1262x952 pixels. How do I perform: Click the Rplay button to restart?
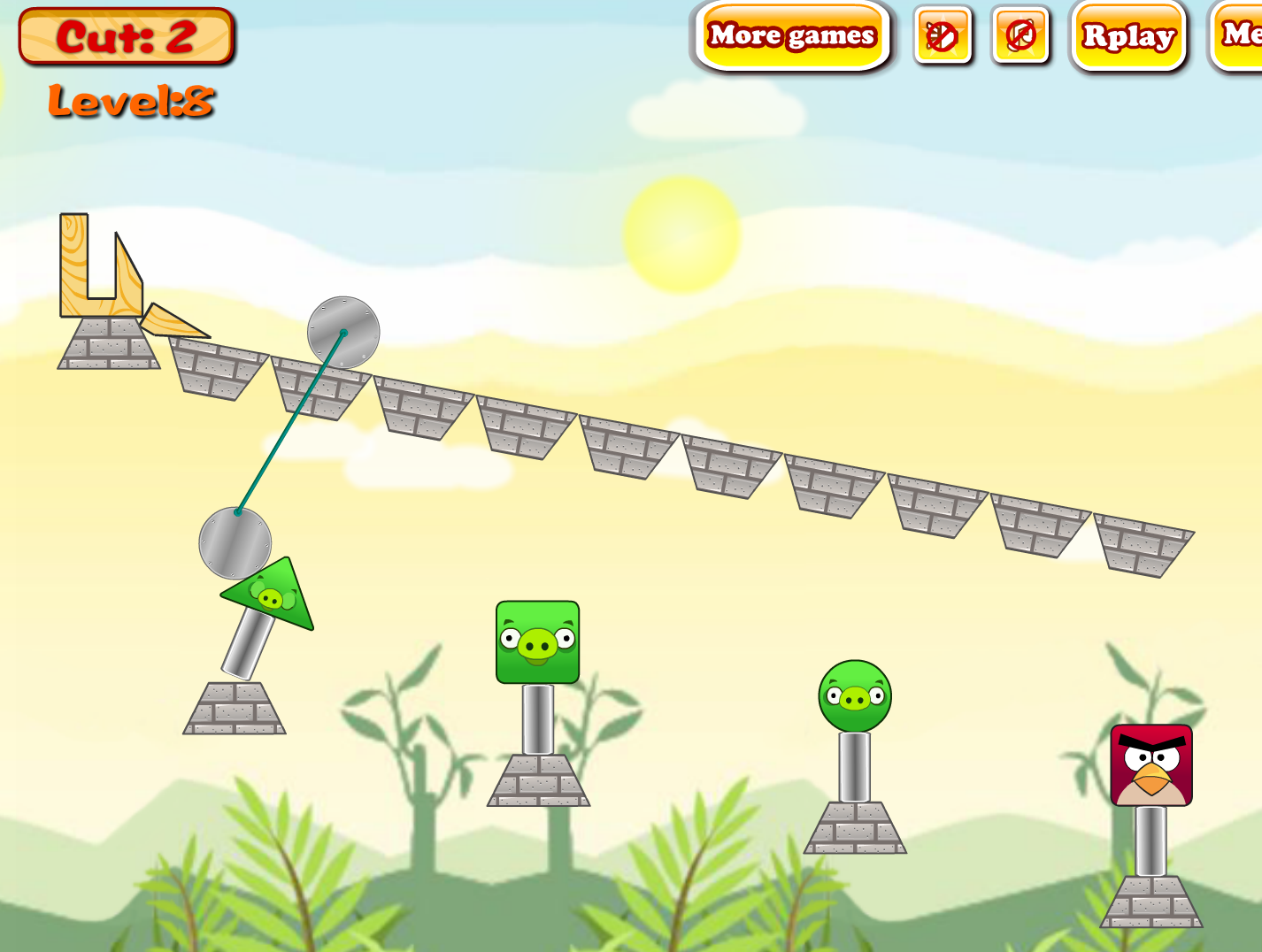click(1126, 37)
